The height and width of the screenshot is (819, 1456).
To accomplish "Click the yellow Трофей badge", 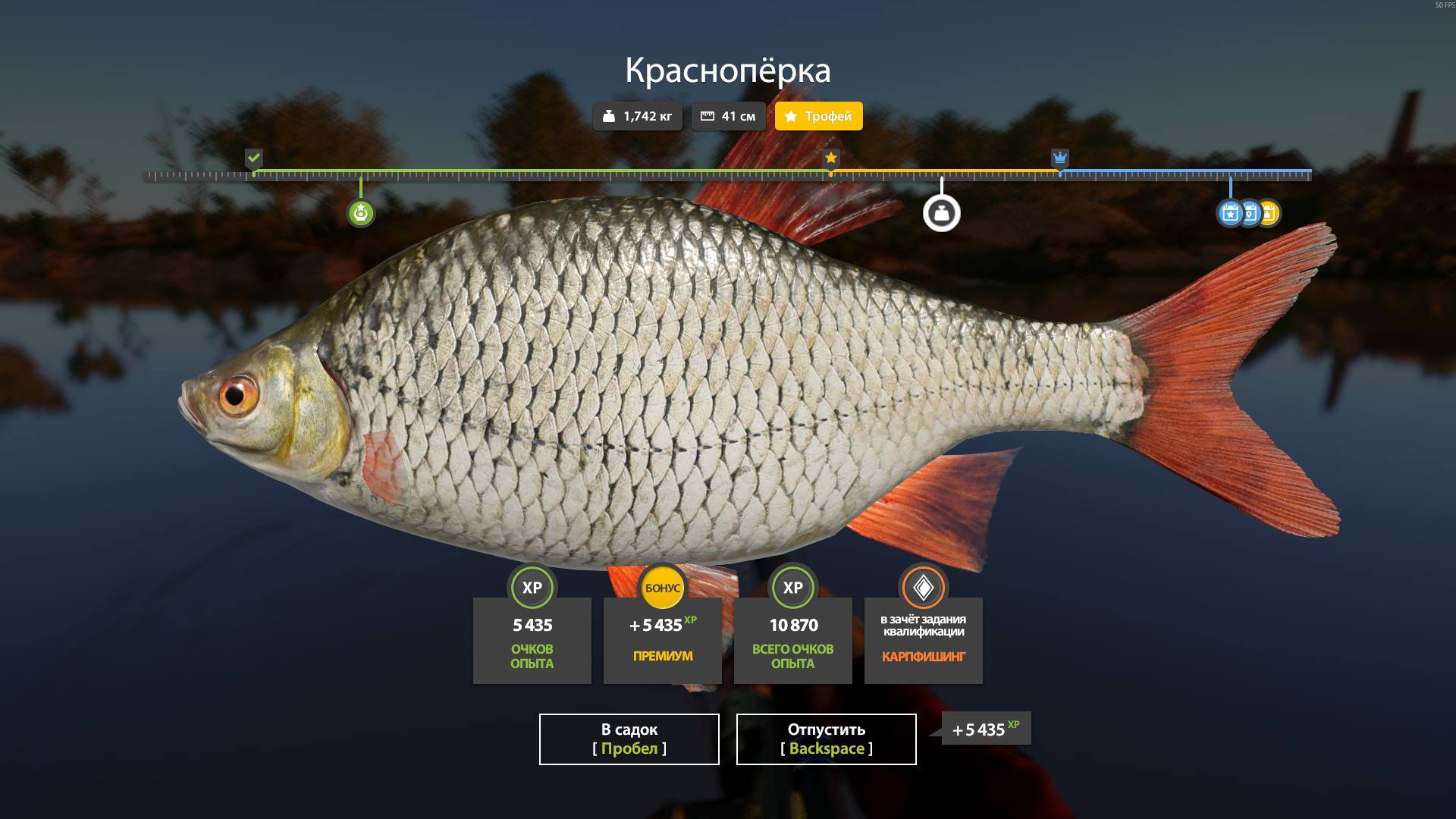I will [817, 116].
